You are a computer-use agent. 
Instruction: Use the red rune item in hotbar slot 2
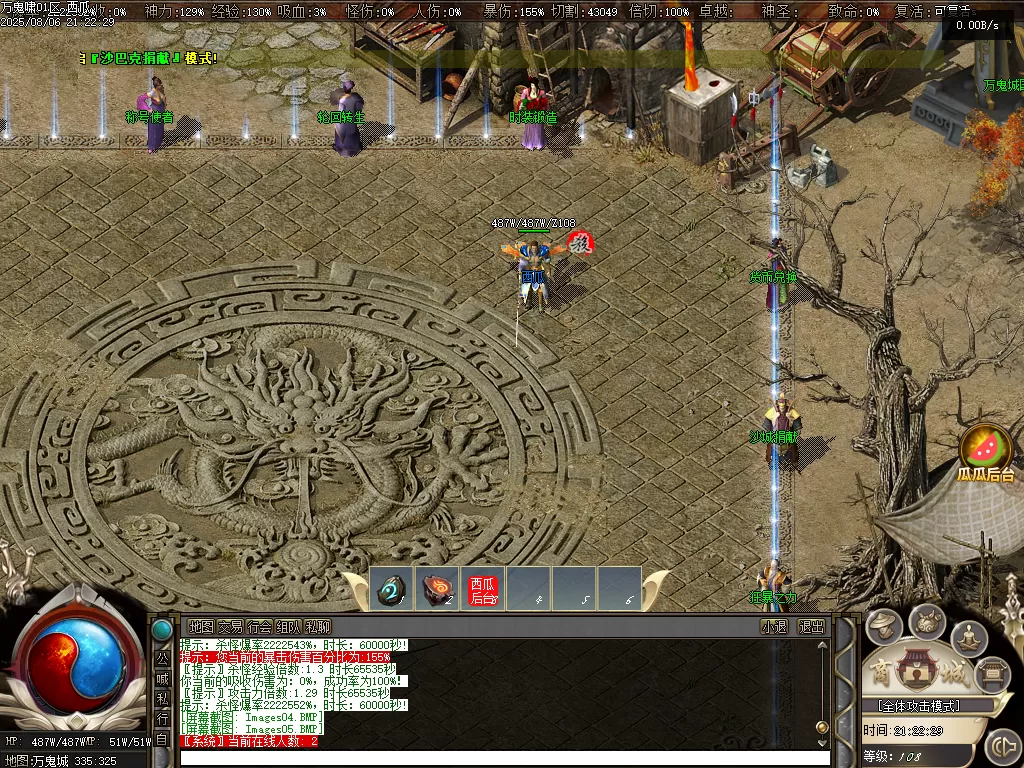(437, 590)
